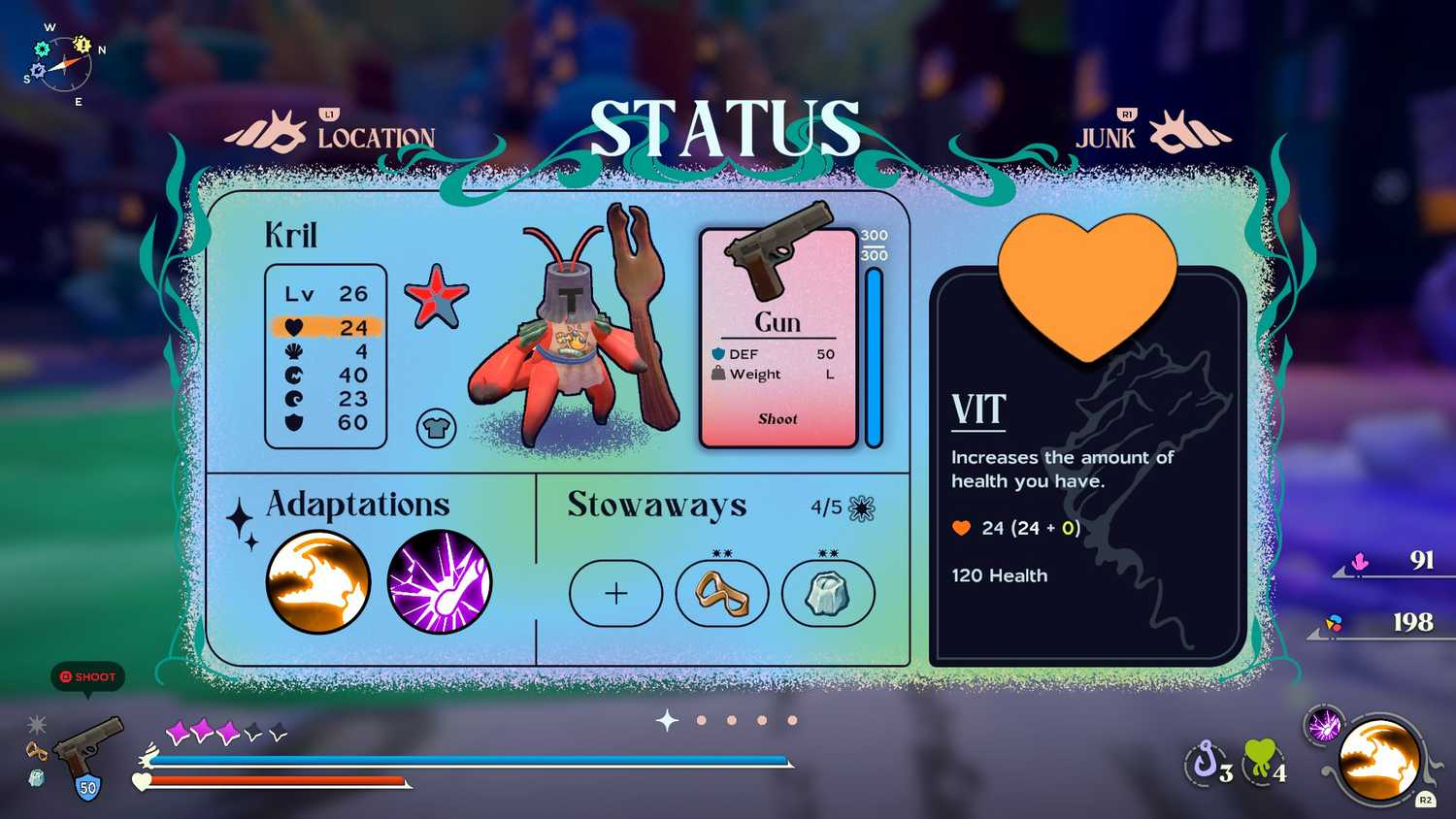This screenshot has width=1456, height=819.
Task: Select the highlighted VIT heart stat row
Action: click(326, 327)
